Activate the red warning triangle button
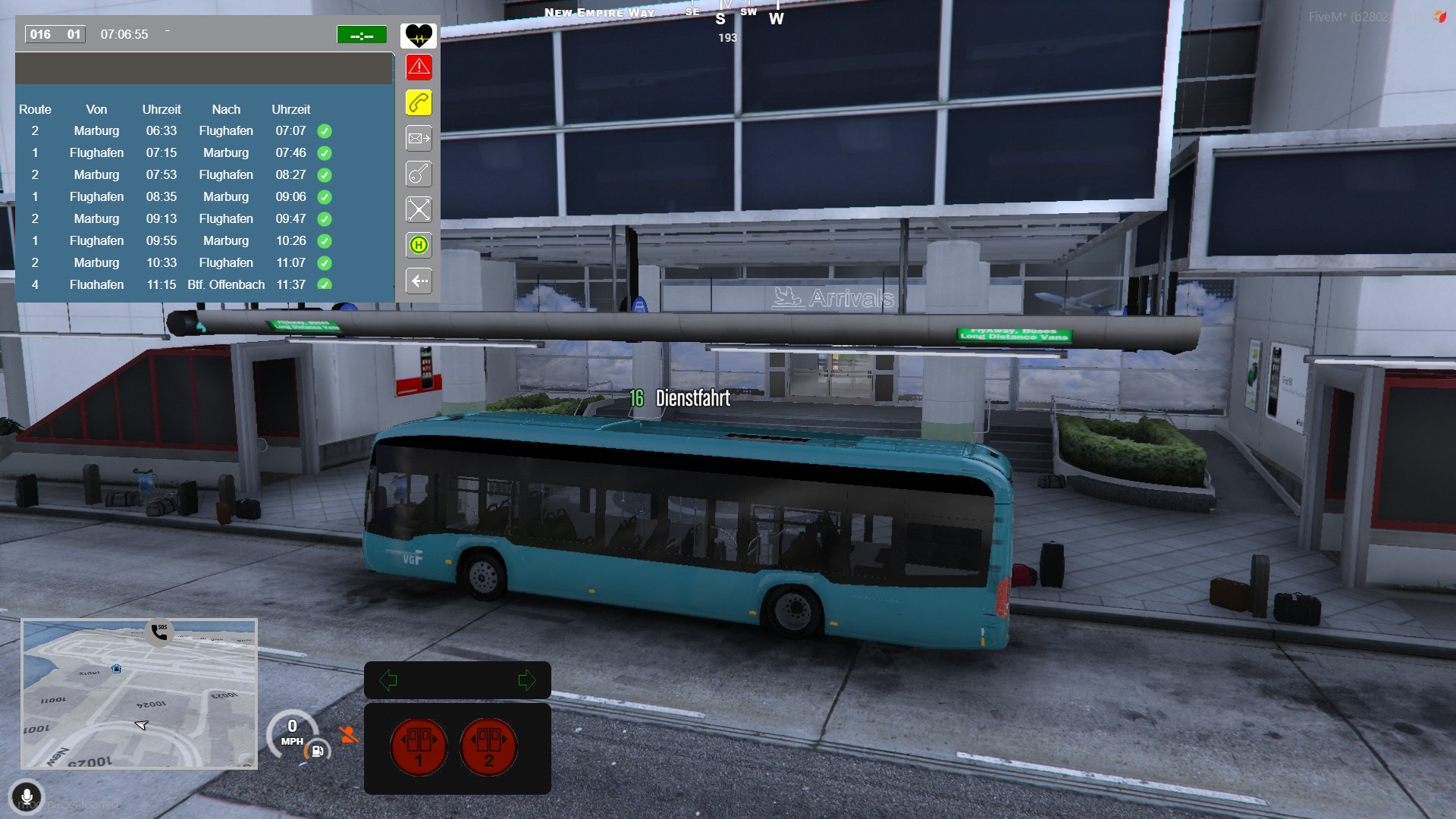This screenshot has width=1456, height=819. point(419,67)
